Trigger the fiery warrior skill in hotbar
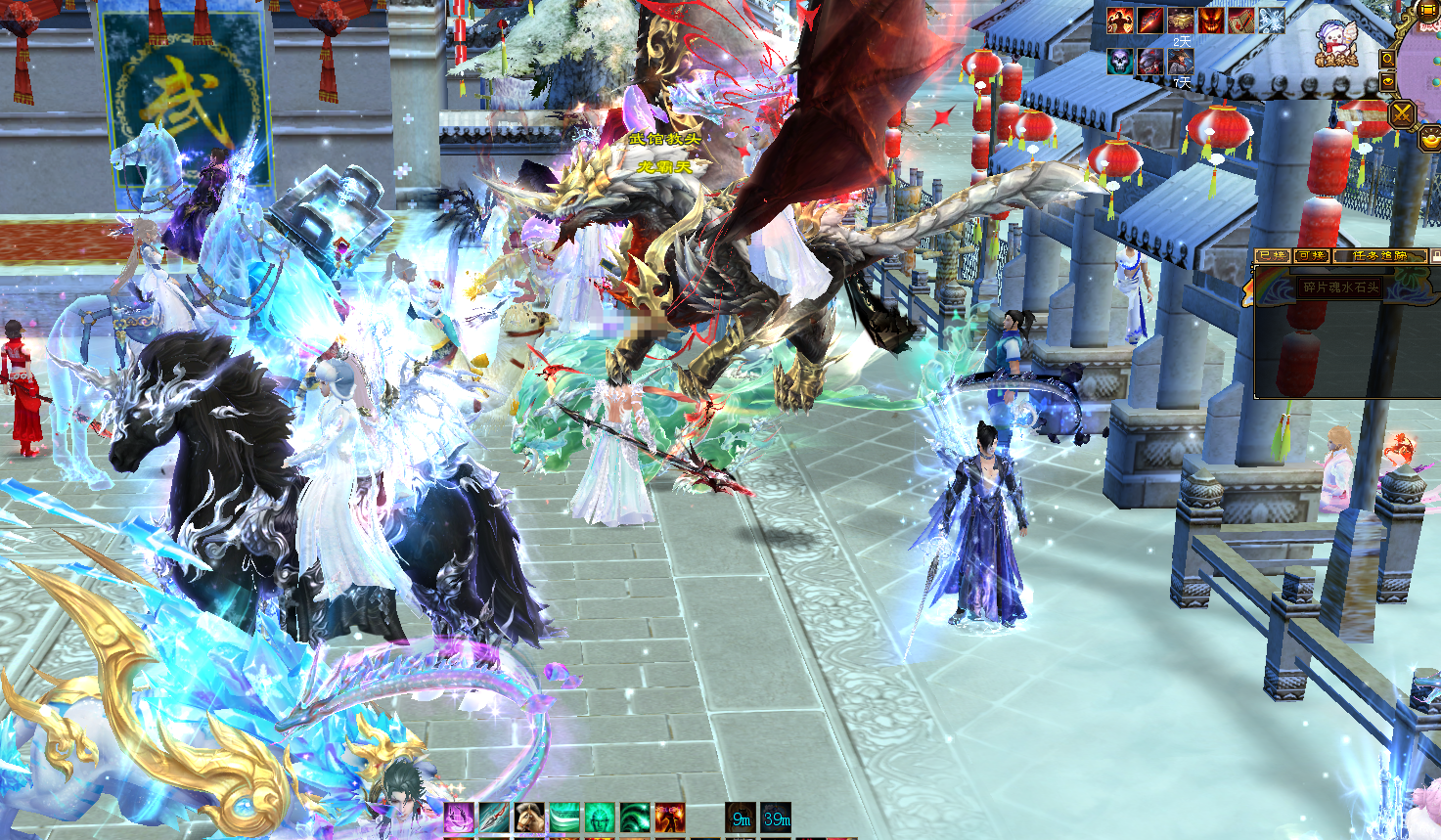Viewport: 1441px width, 840px height. point(670,818)
